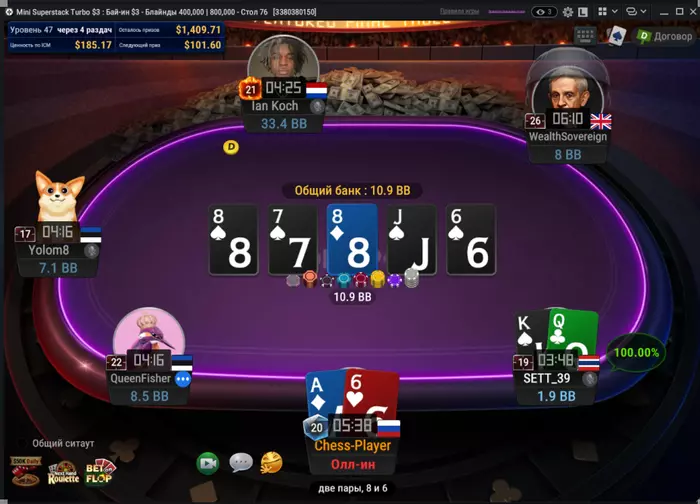This screenshot has height=504, width=700.
Task: Launch the Next Hand Roulette side game
Action: [x=62, y=473]
